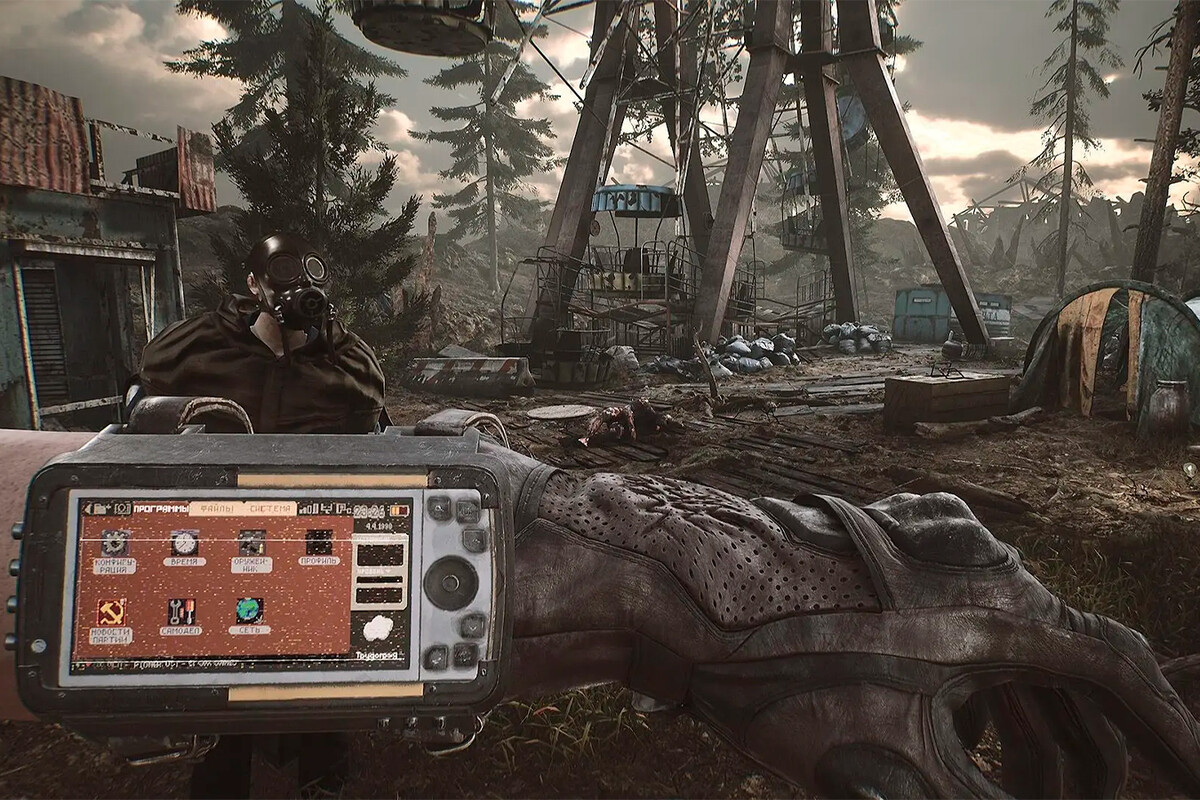The width and height of the screenshot is (1200, 800).
Task: Open the Профиль program
Action: 319,543
